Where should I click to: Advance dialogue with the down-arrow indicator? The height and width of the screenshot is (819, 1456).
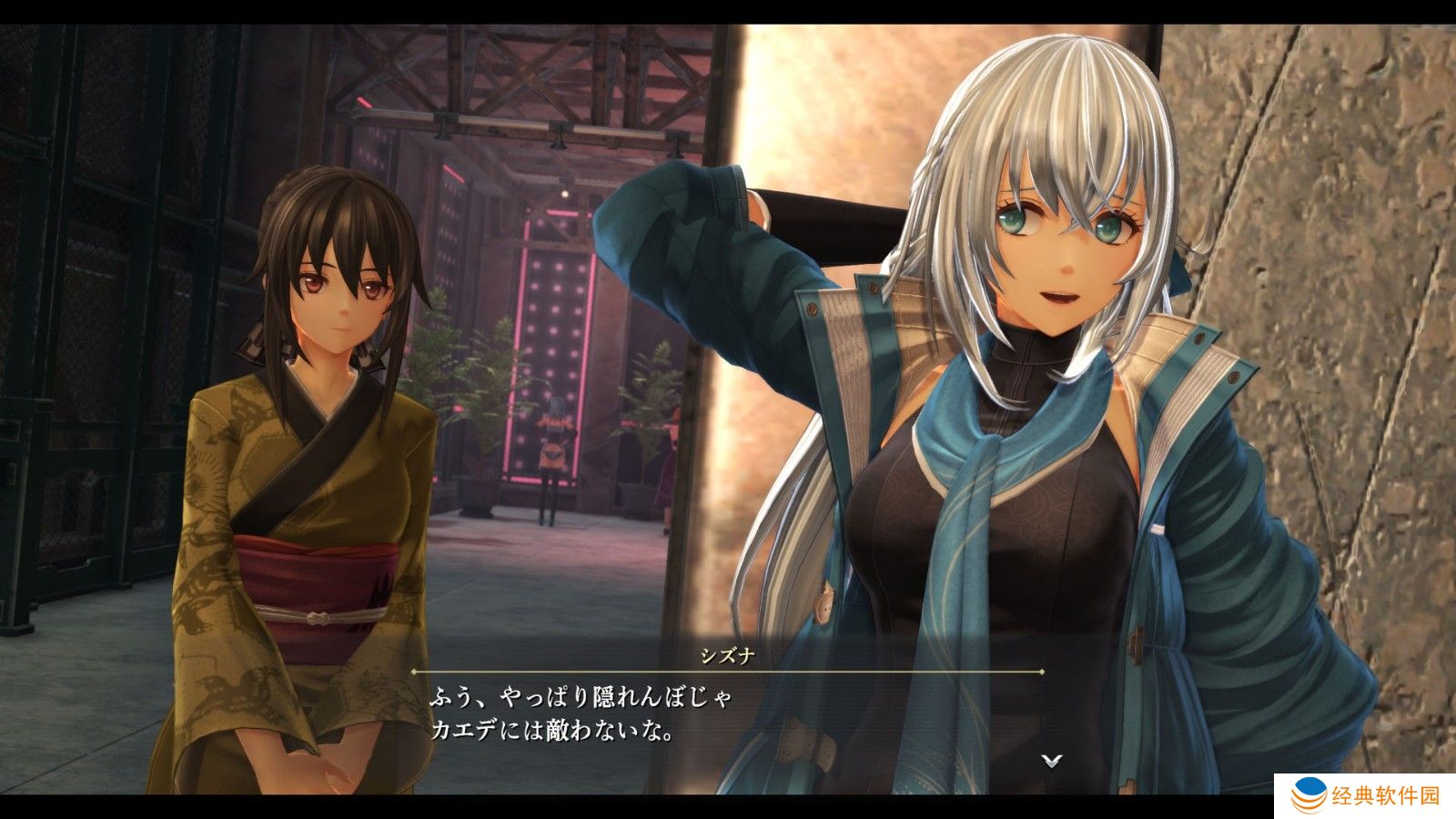(x=1052, y=760)
